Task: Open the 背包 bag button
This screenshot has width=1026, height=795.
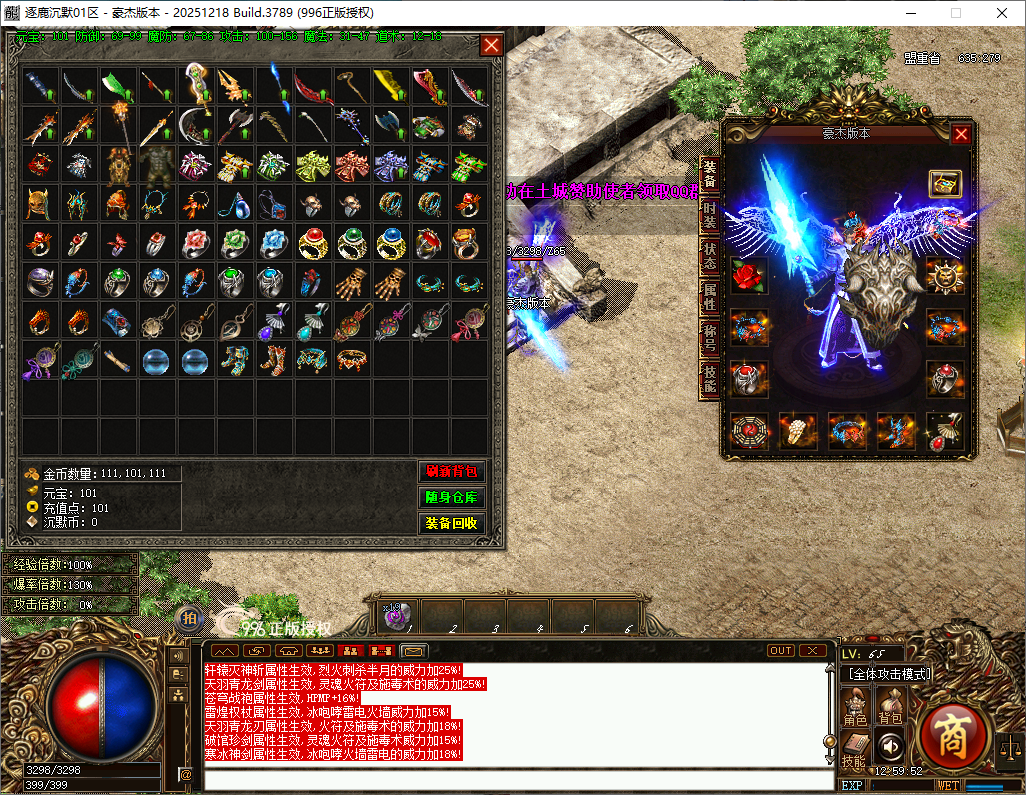Action: point(890,707)
